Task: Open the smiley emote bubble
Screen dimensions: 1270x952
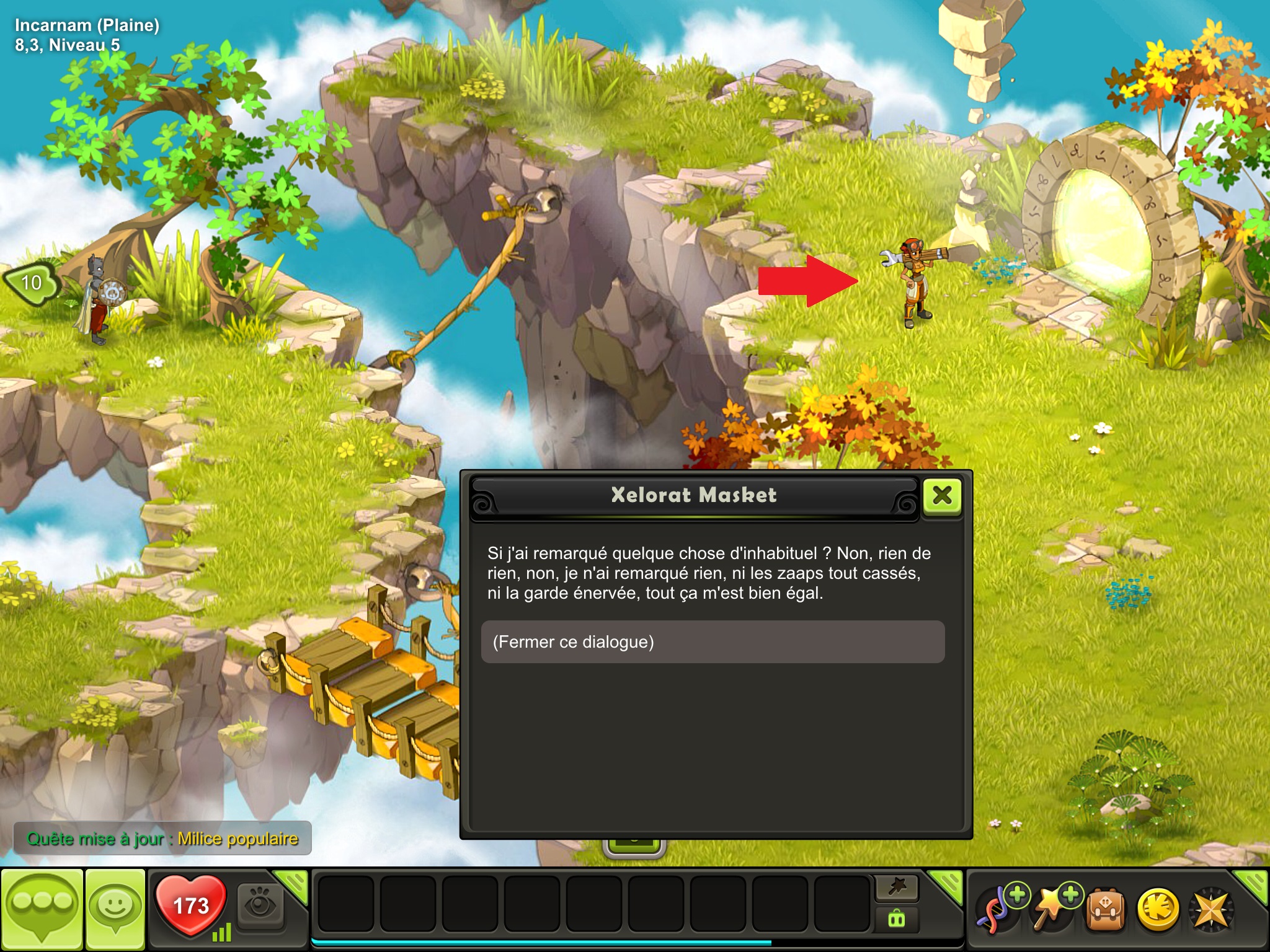Action: 115,909
